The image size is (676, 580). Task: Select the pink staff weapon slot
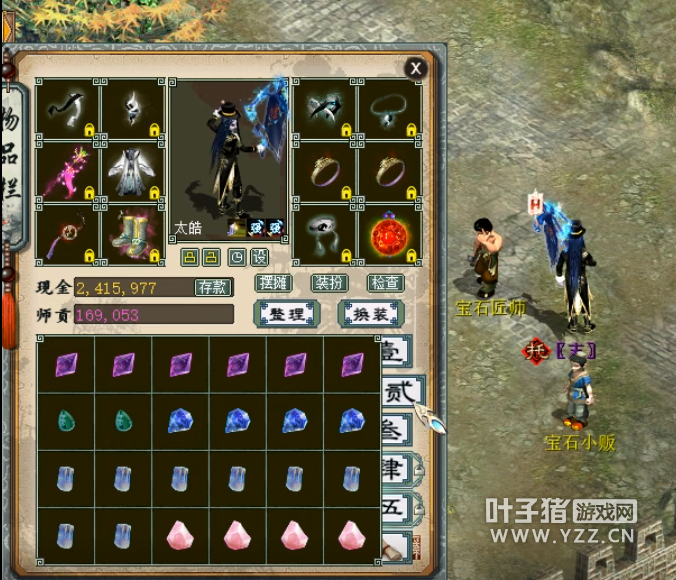pyautogui.click(x=67, y=170)
